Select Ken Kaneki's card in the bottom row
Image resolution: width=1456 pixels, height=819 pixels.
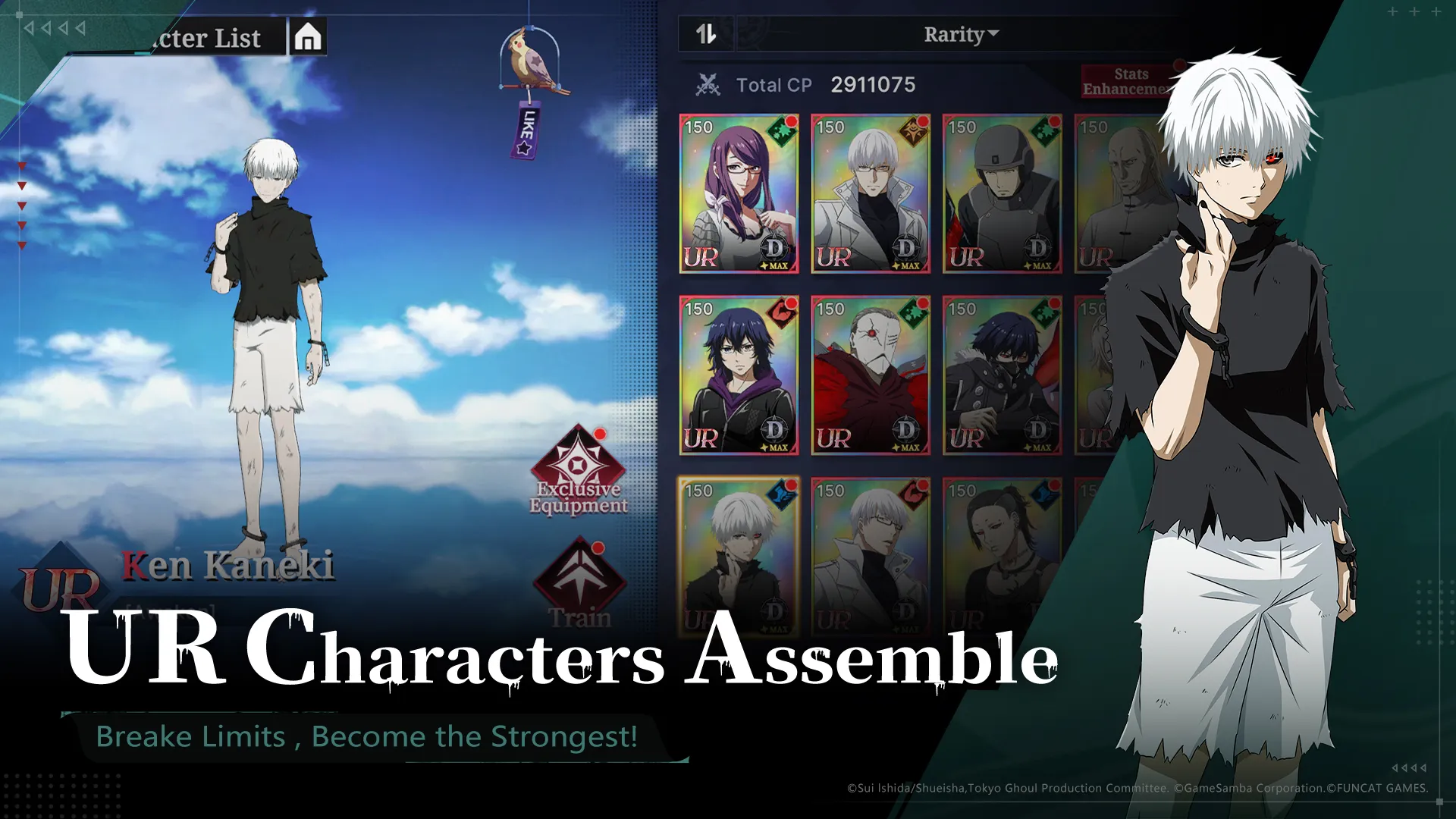click(739, 554)
